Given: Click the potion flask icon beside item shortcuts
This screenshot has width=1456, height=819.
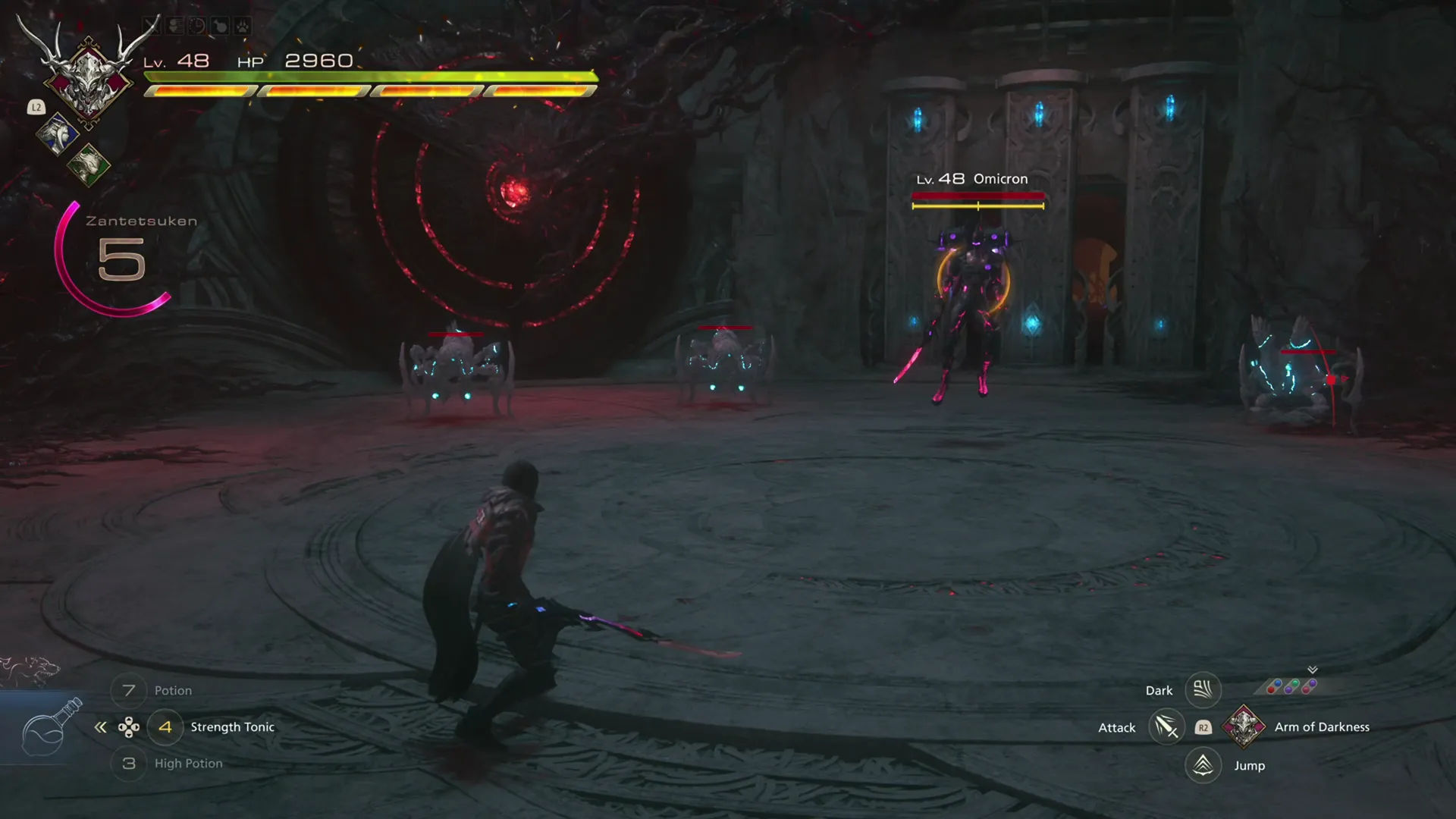Looking at the screenshot, I should (49, 728).
